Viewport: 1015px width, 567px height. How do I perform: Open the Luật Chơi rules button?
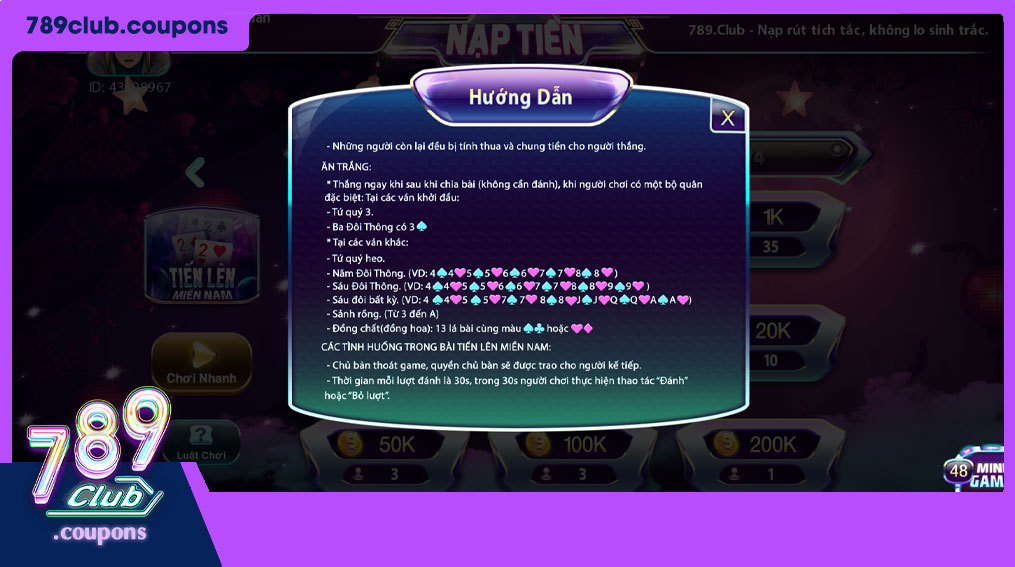[x=201, y=443]
